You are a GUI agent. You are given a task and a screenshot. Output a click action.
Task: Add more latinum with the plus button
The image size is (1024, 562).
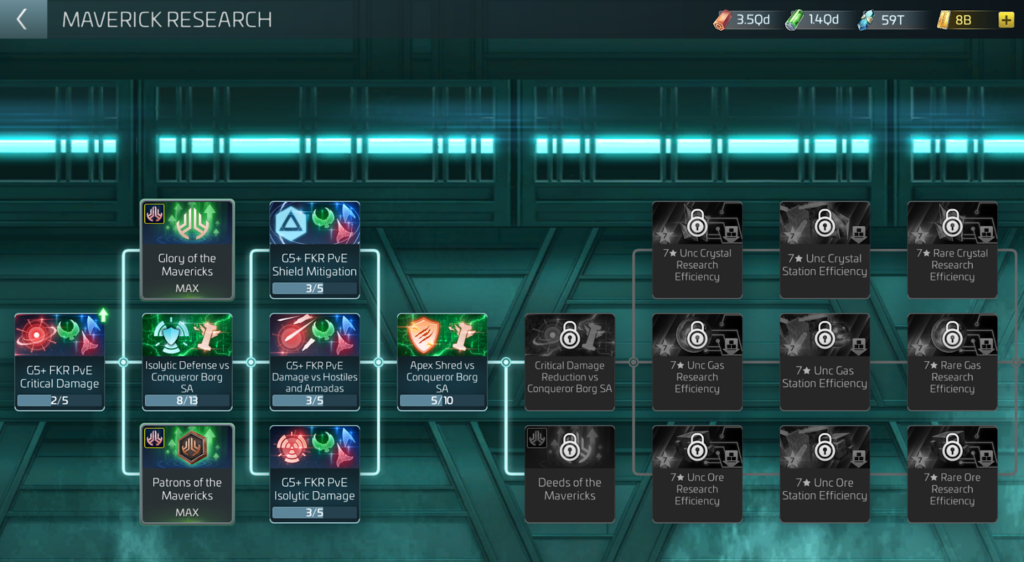(x=1005, y=20)
